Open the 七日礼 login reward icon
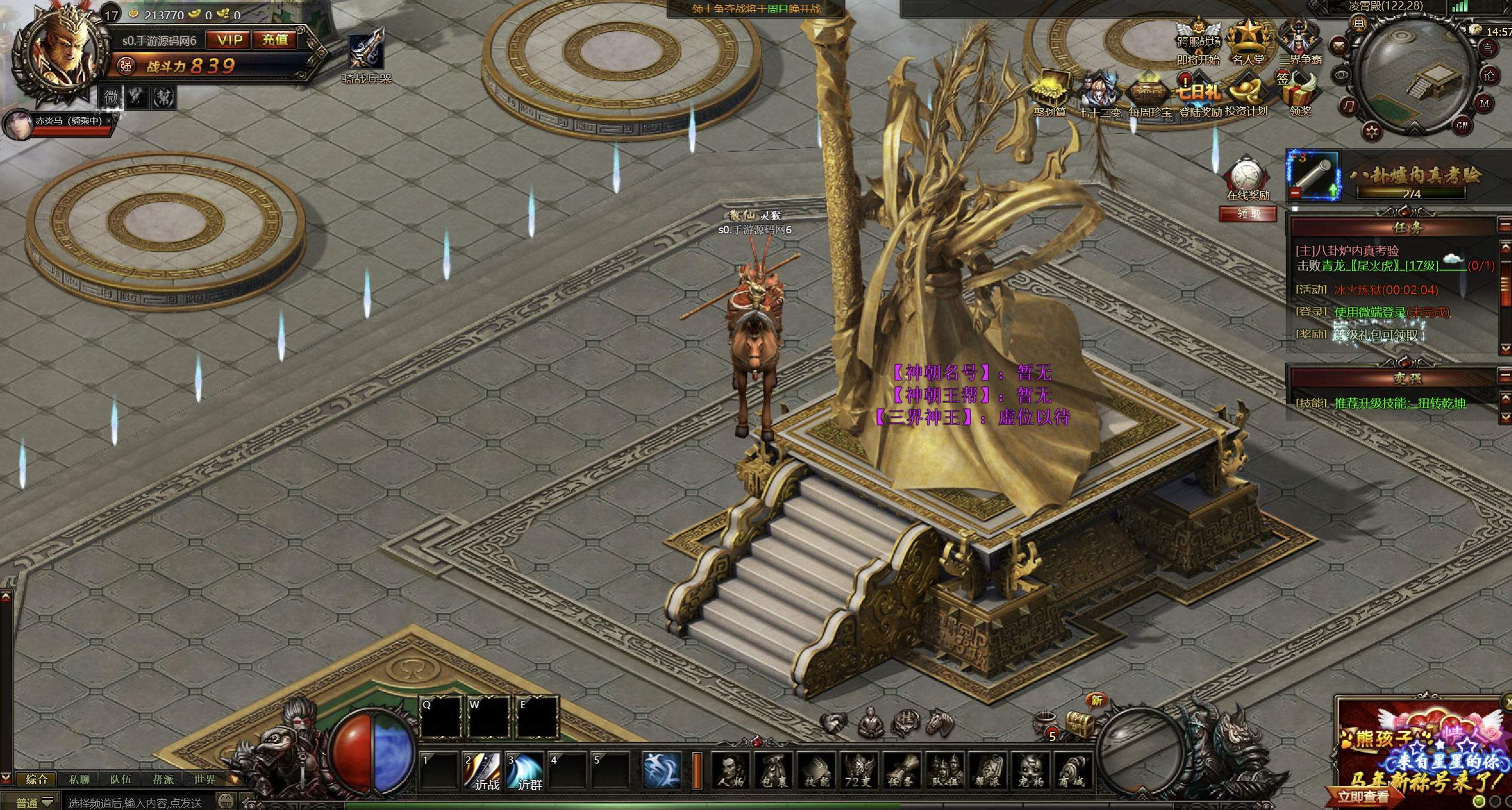 pos(1198,95)
